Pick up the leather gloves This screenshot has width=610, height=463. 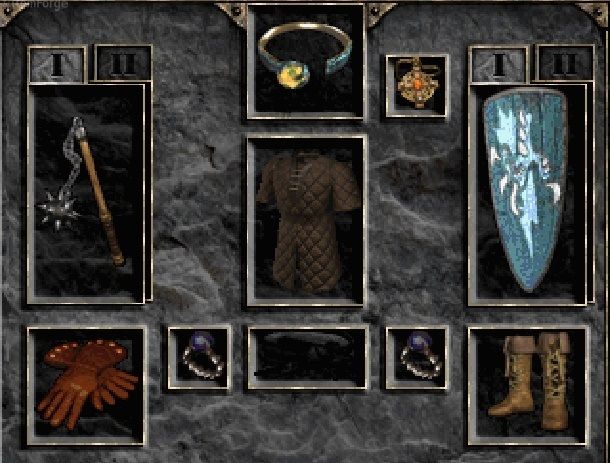86,383
